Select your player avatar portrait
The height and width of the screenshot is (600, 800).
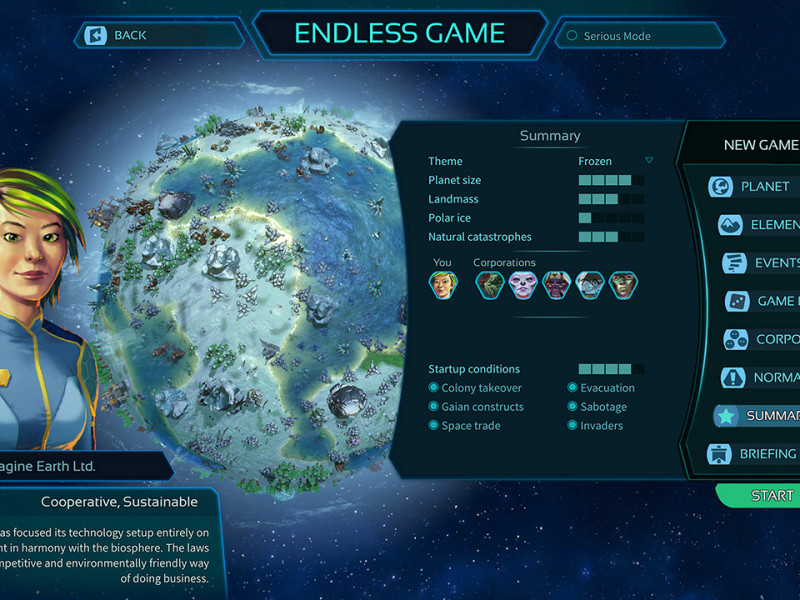click(x=443, y=285)
